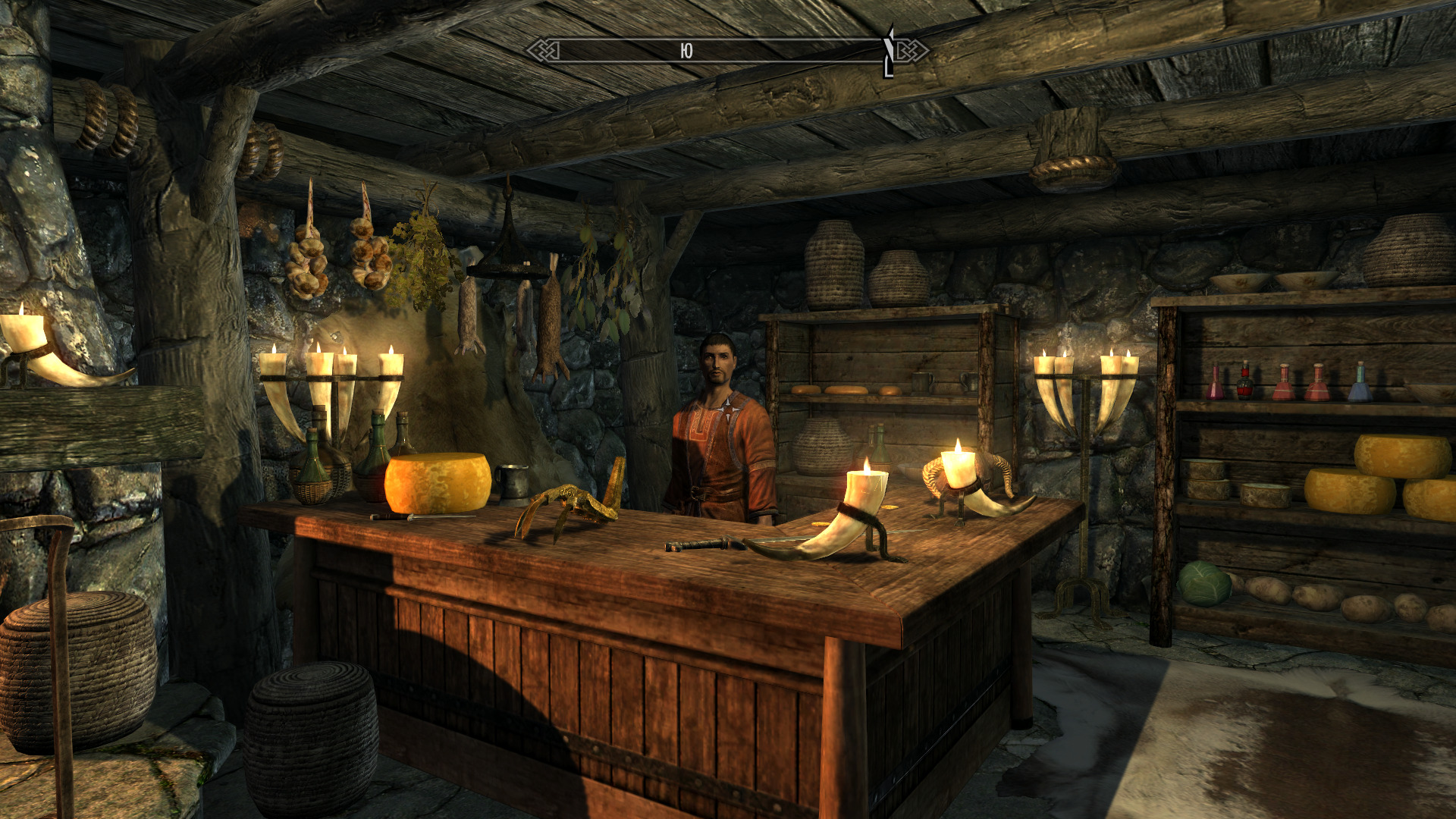Select the door marker on the compass
Screen dimensions: 1456x819
[889, 52]
